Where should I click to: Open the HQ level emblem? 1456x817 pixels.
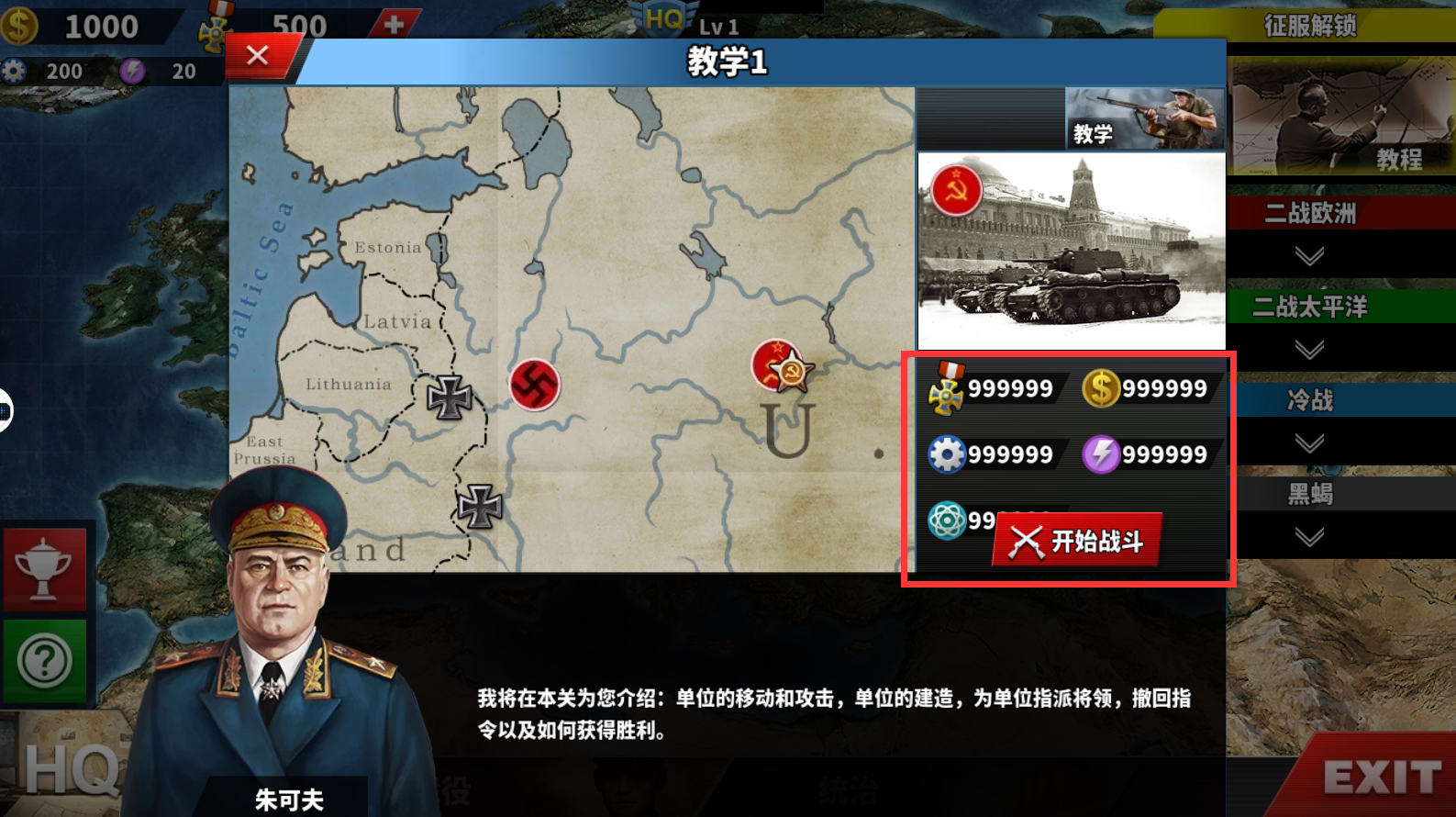665,18
